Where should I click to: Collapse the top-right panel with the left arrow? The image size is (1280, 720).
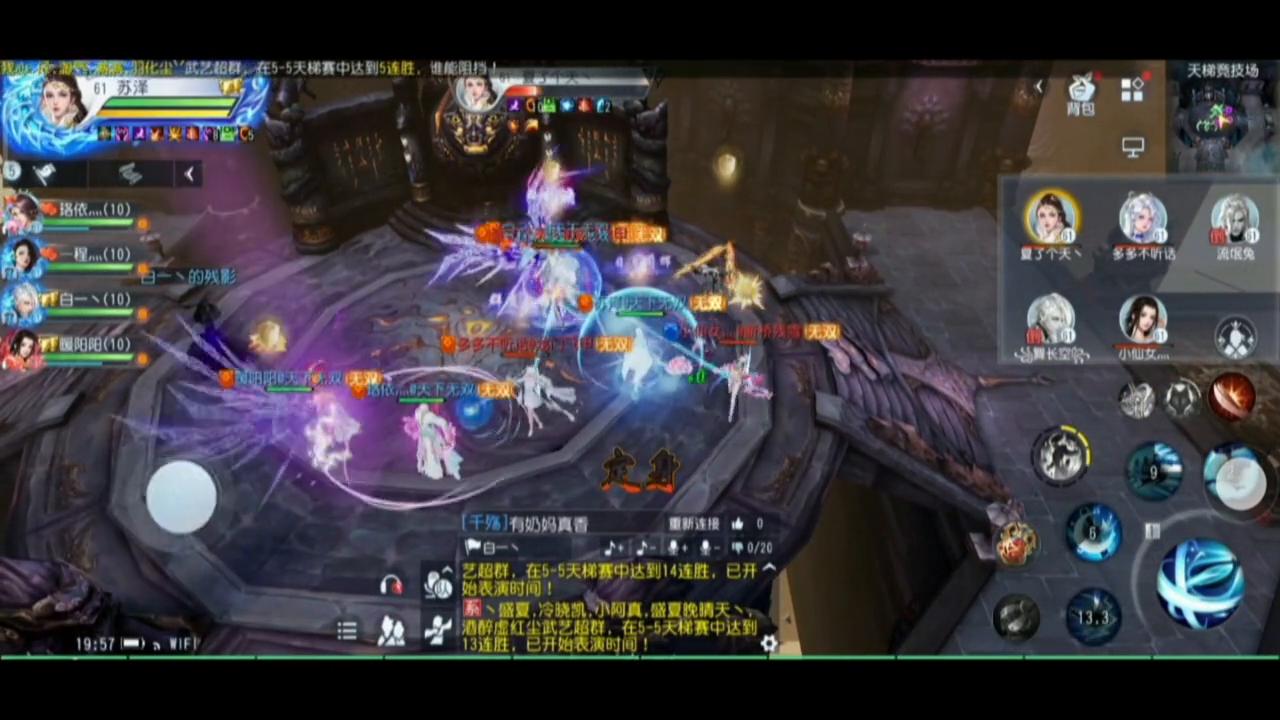1039,86
